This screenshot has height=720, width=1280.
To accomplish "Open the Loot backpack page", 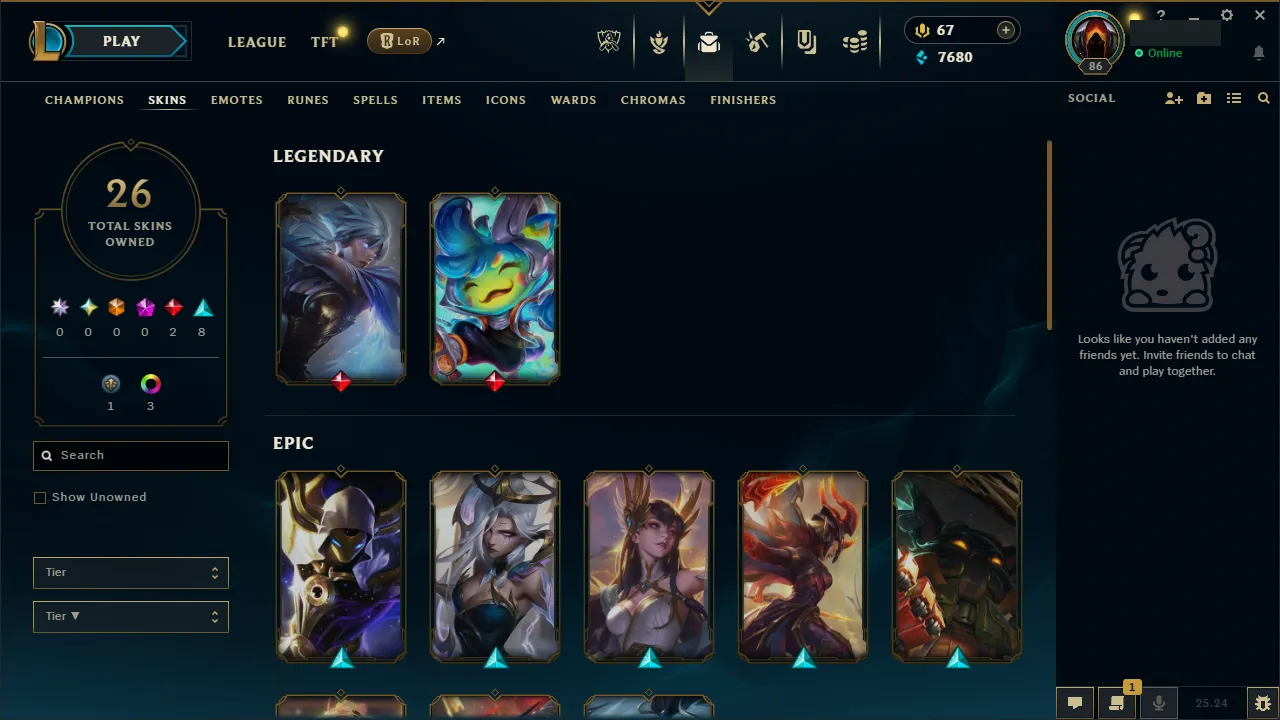I will coord(709,42).
